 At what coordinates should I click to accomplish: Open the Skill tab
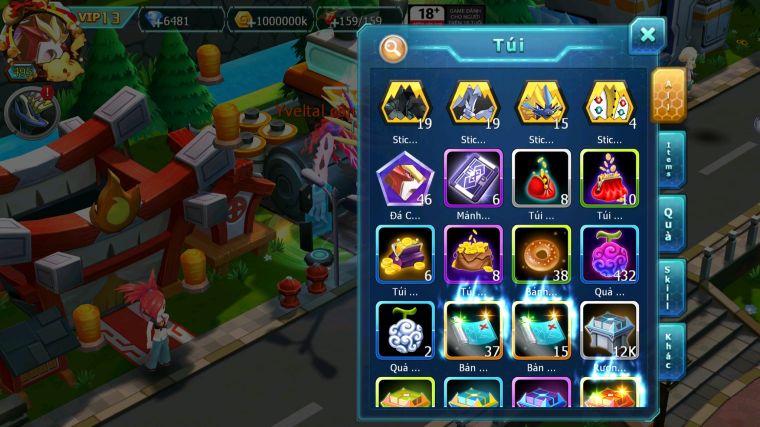point(669,287)
